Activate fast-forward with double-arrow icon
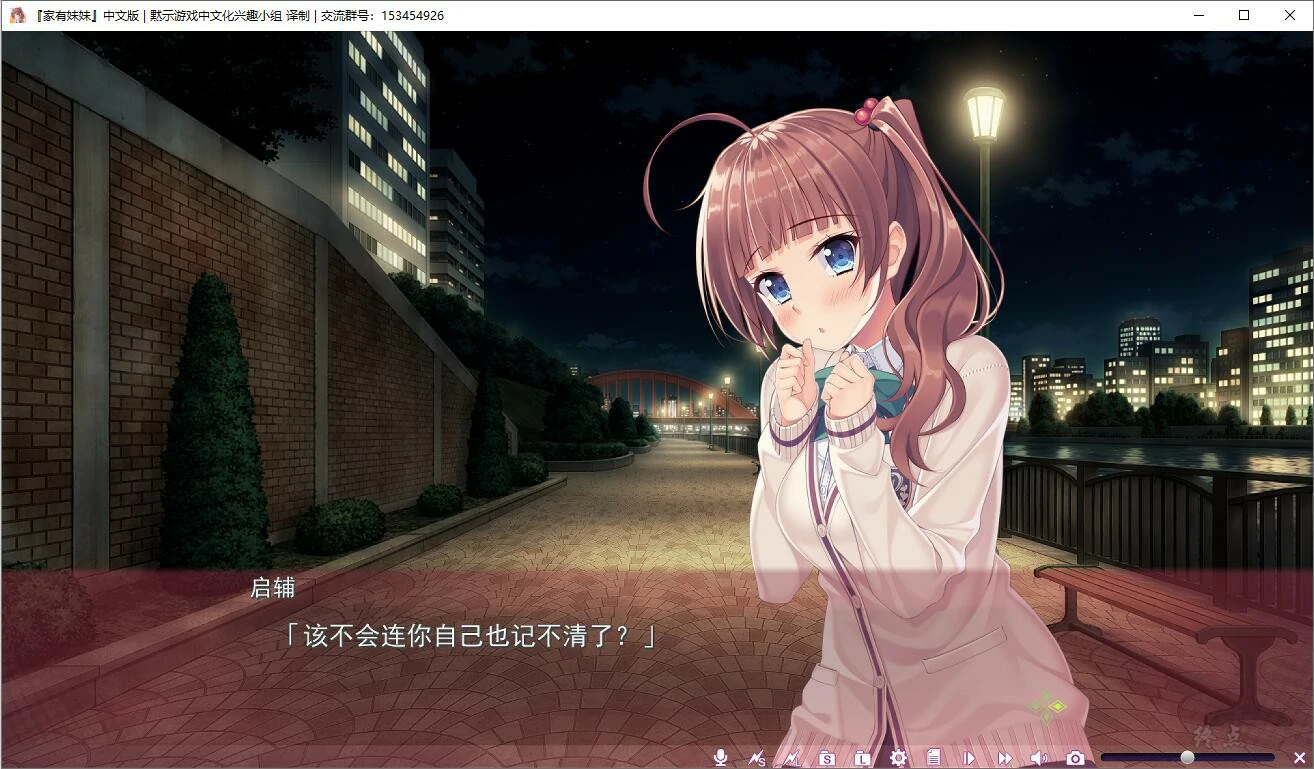 click(x=1006, y=757)
